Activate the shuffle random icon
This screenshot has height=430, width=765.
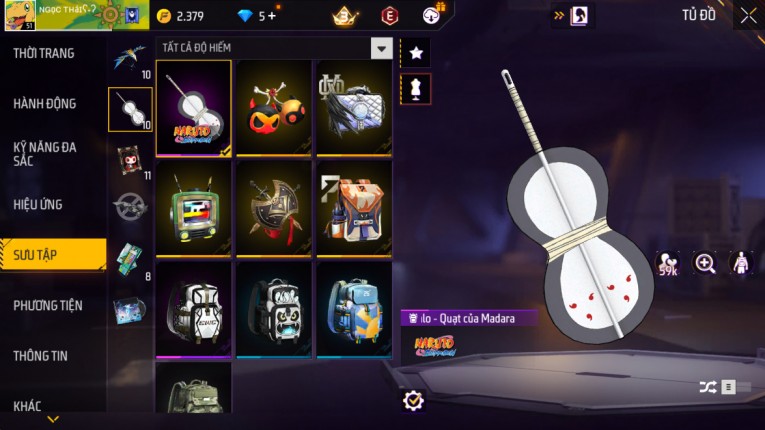click(x=707, y=387)
